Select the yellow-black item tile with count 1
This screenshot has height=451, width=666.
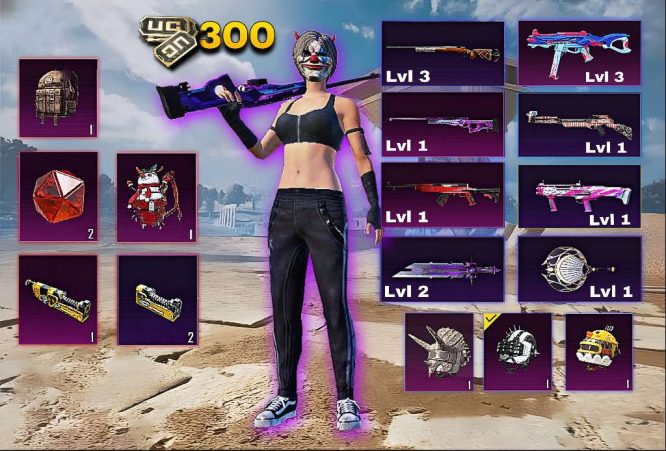58,299
